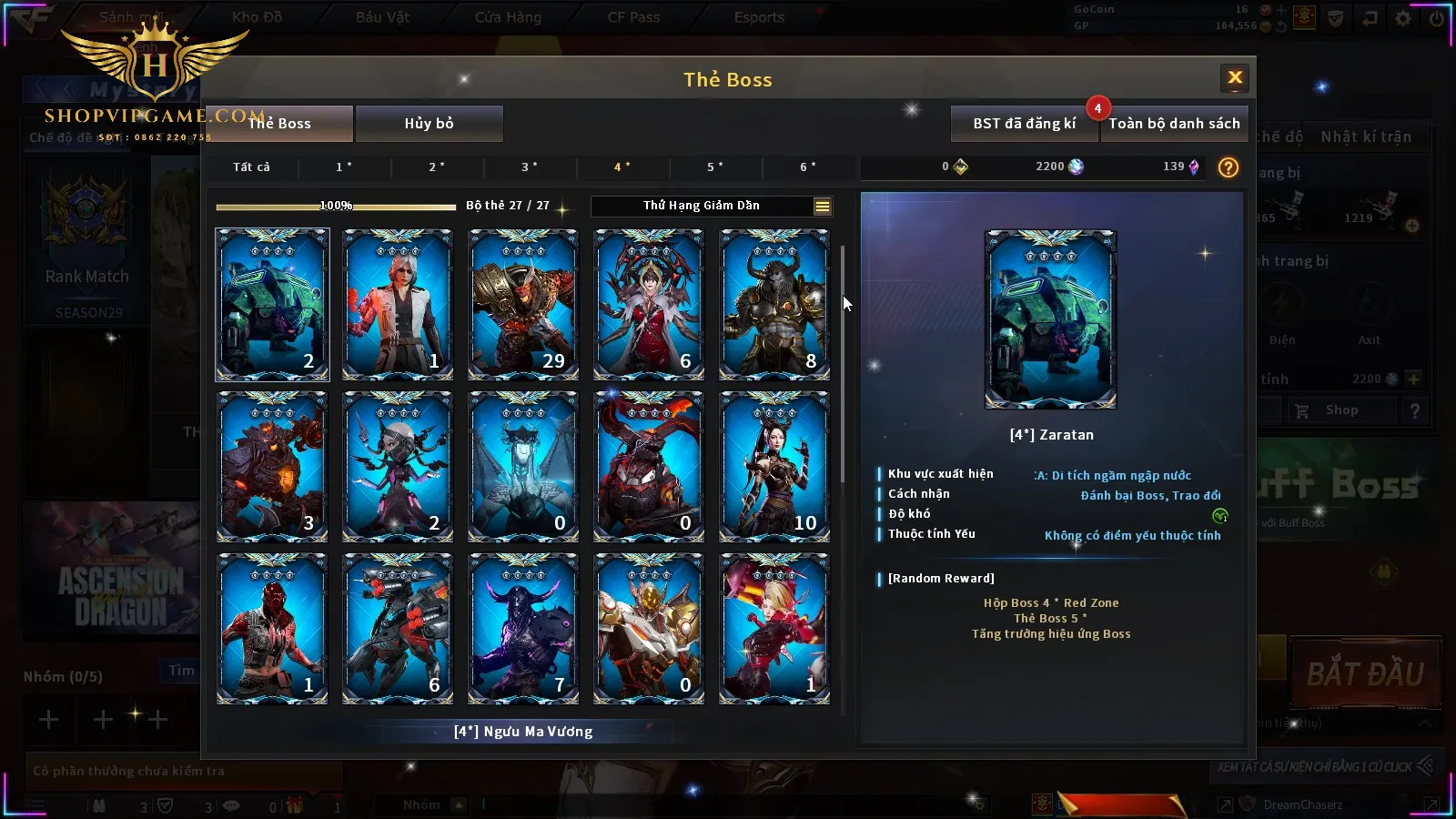Open the BST đã đăng kí list
Viewport: 1456px width, 819px height.
pos(1024,124)
